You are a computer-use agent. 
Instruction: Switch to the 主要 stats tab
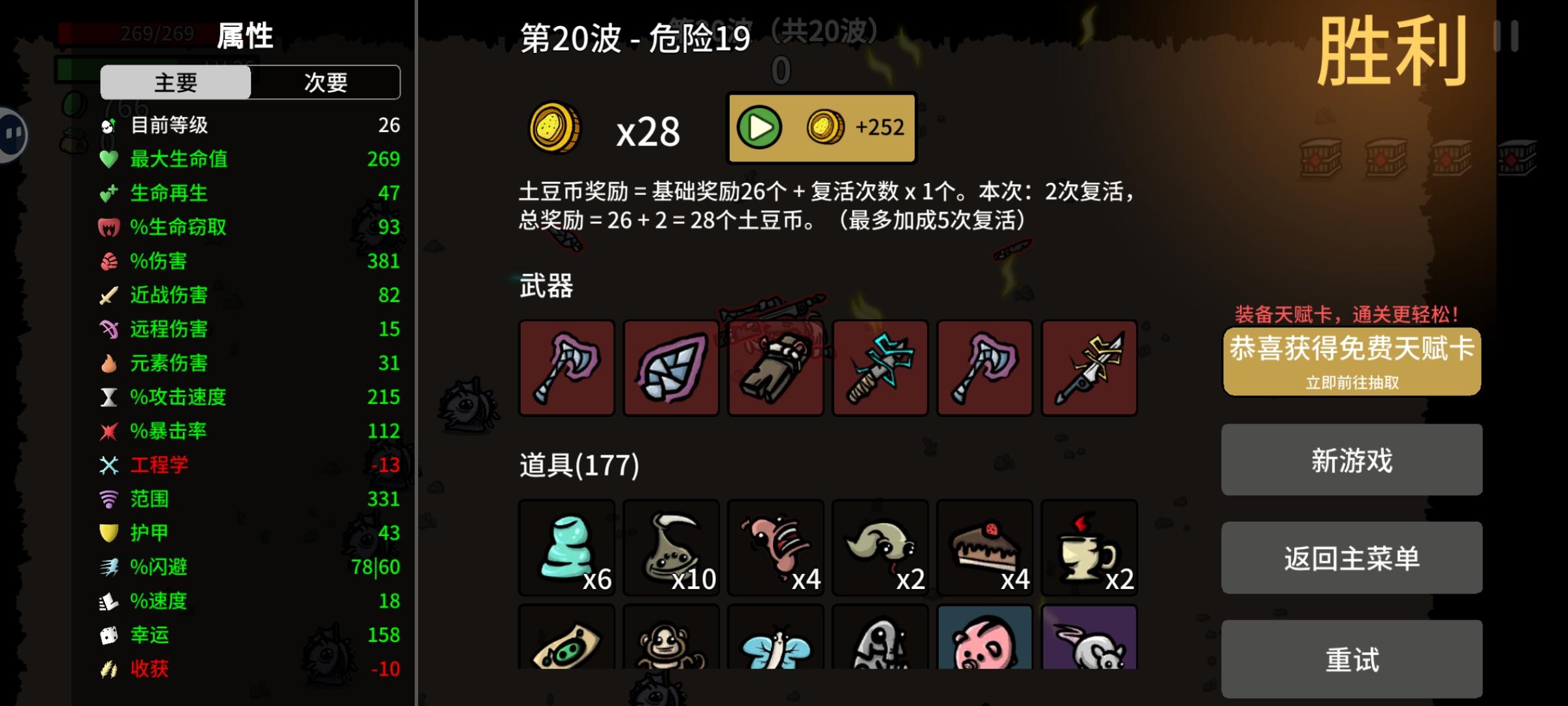point(175,82)
